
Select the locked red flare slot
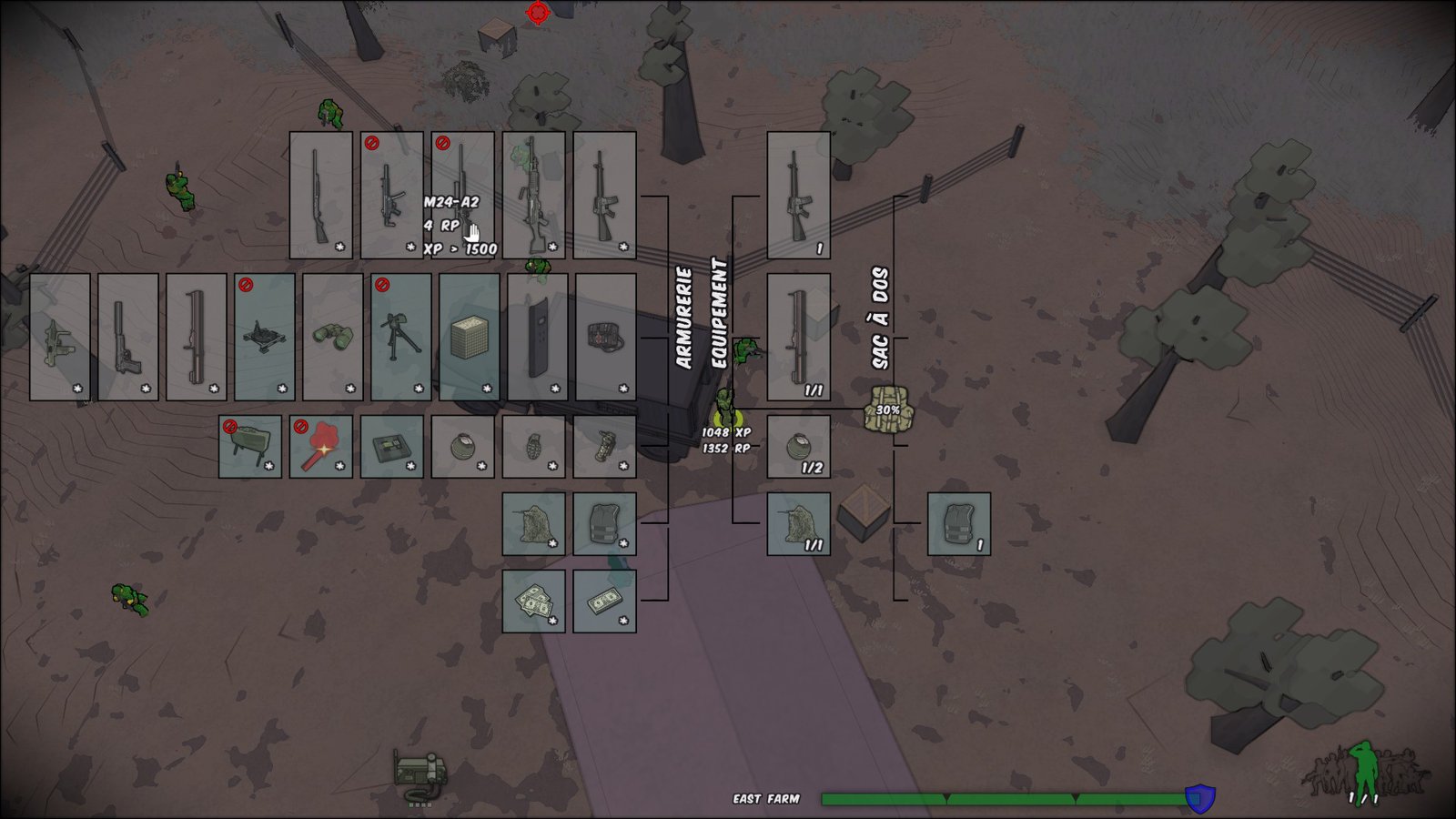[320, 446]
